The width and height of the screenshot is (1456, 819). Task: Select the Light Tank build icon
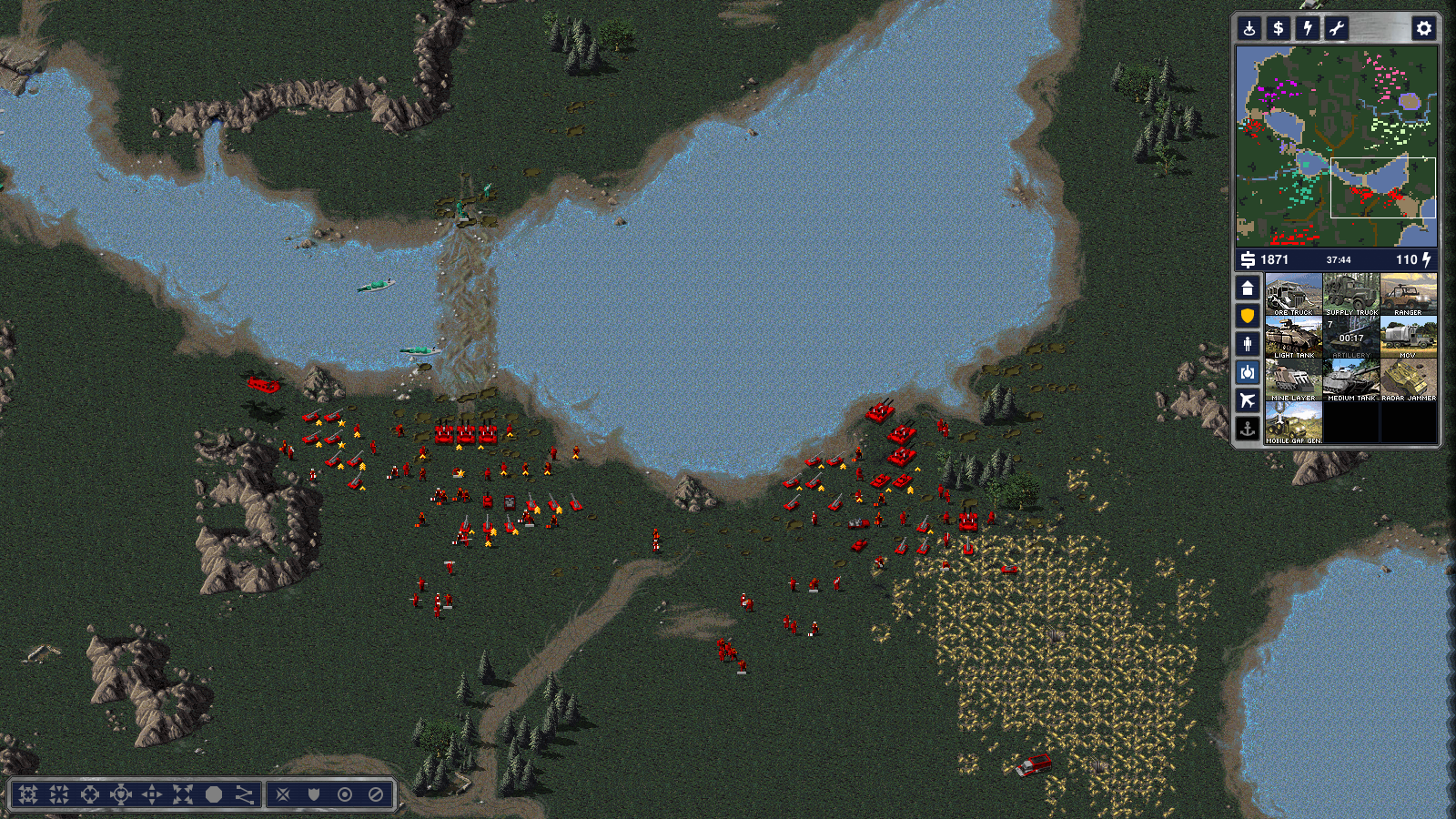pyautogui.click(x=1293, y=337)
